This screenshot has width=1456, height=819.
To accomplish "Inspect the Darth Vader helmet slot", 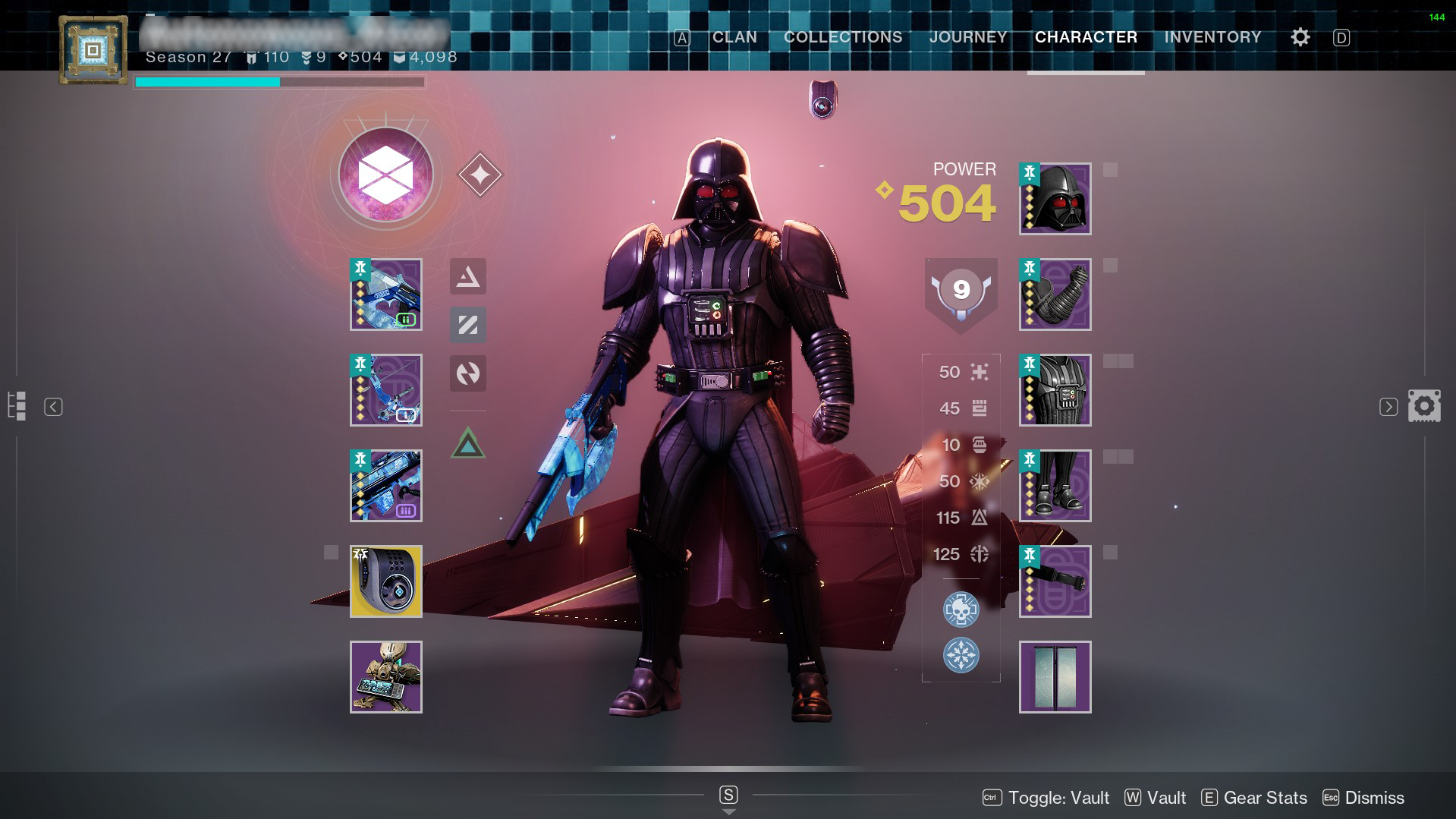I will tap(1055, 199).
